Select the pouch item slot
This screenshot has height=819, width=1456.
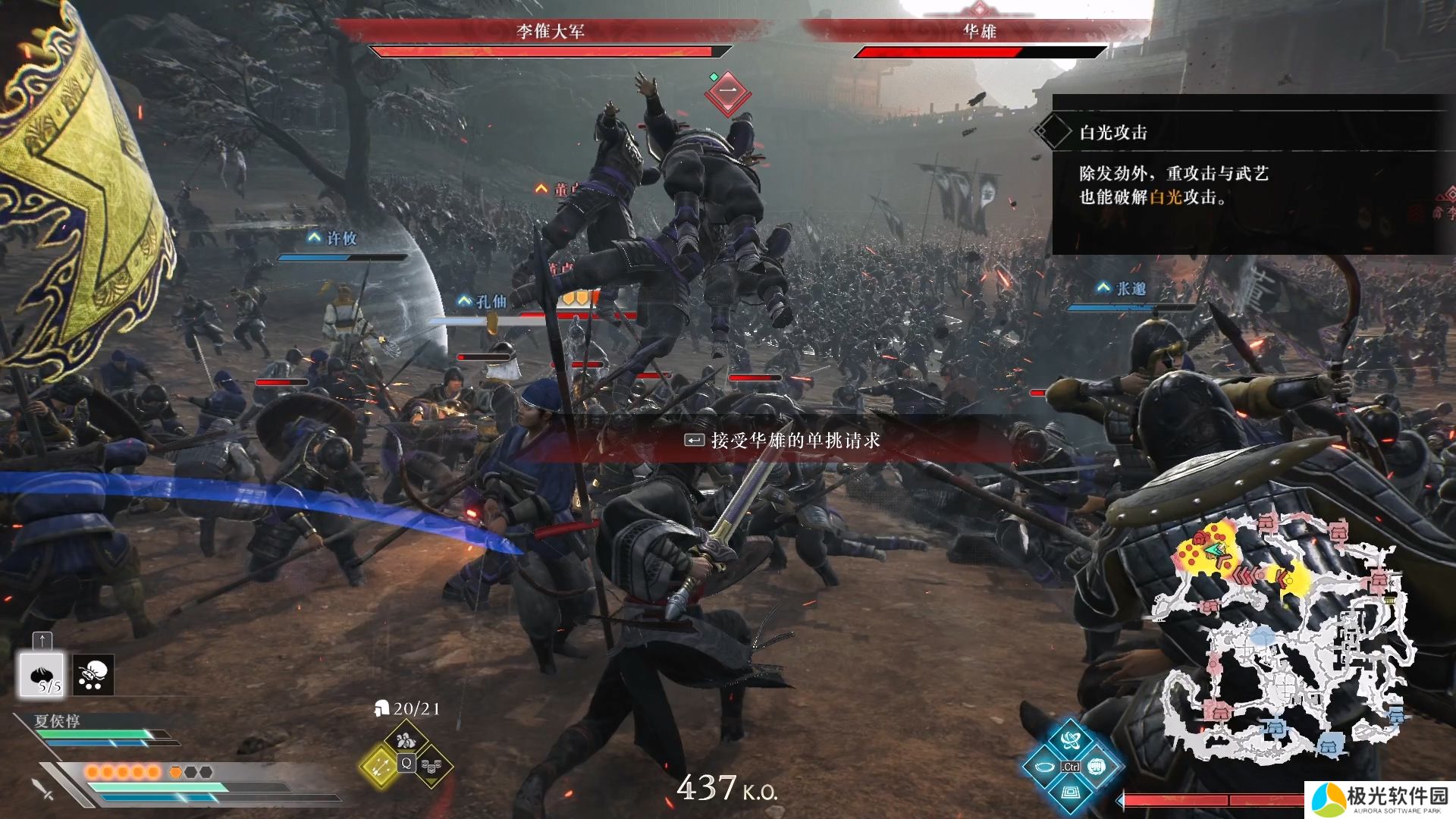[x=93, y=674]
